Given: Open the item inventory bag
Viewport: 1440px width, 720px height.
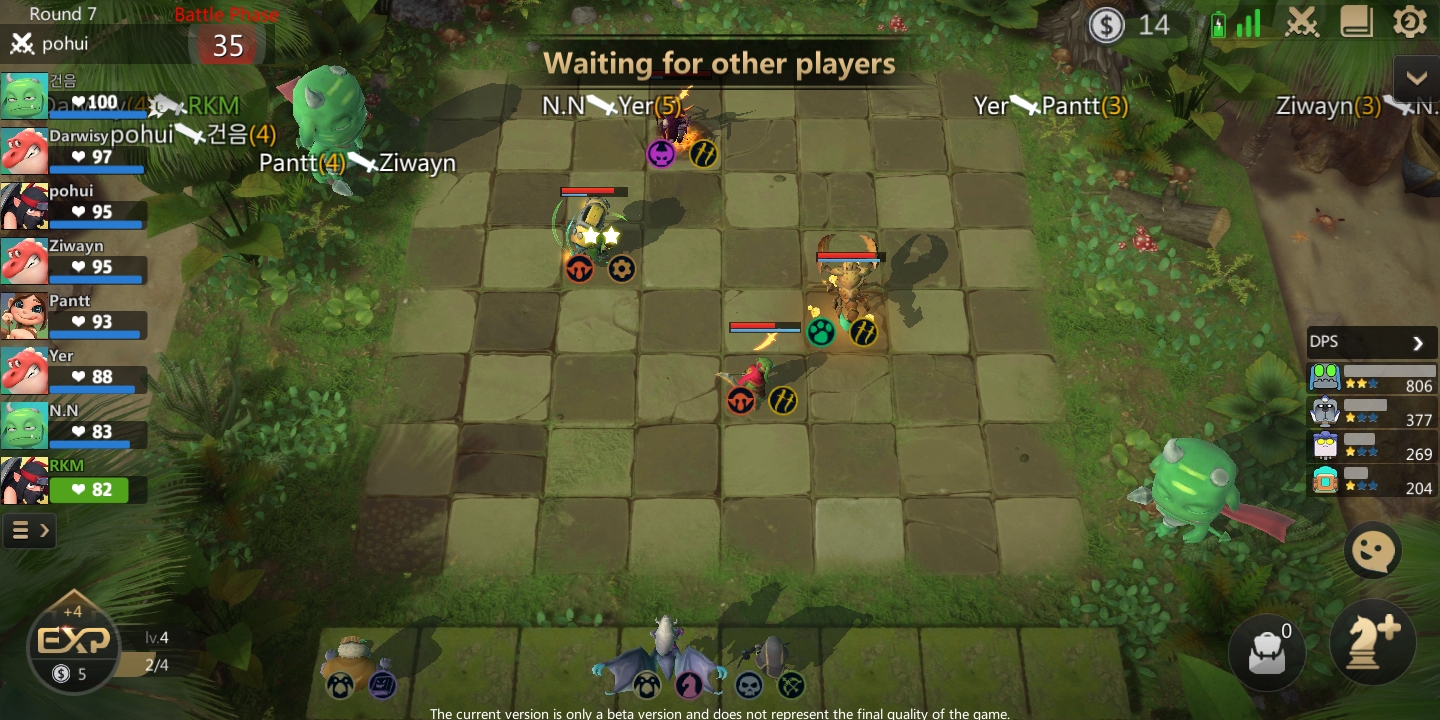Looking at the screenshot, I should [1267, 652].
